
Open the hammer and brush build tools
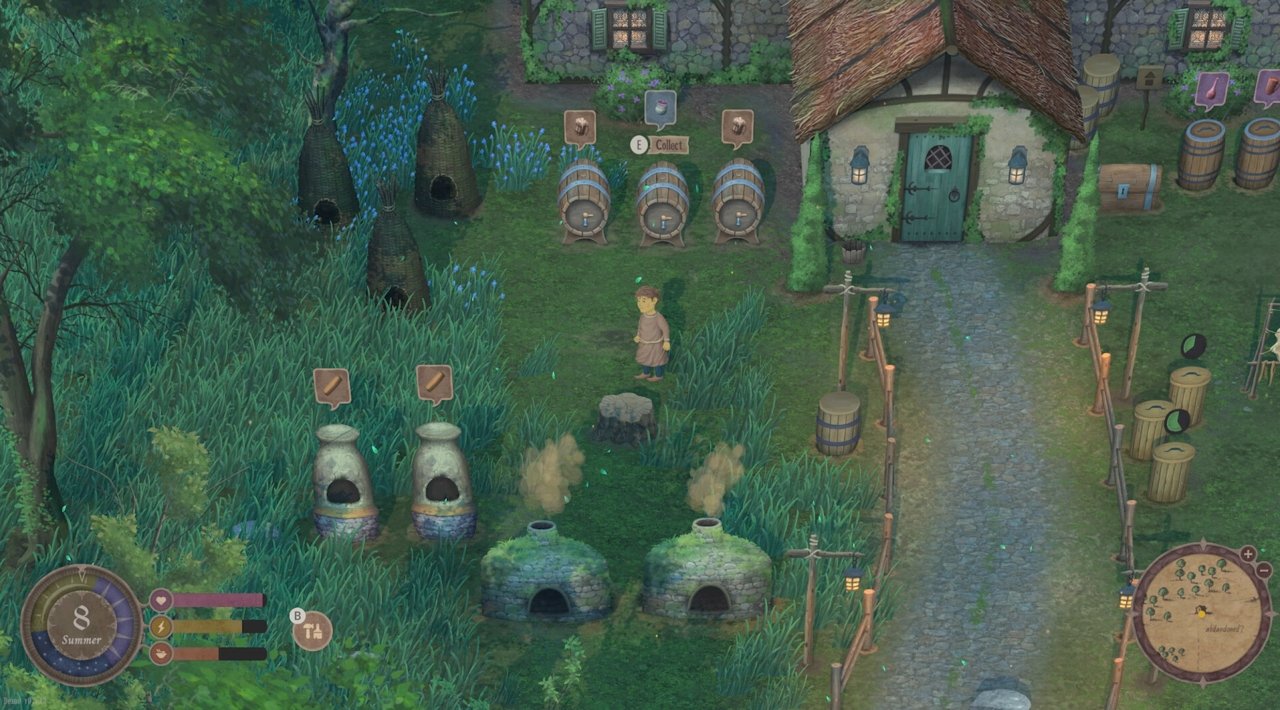coord(313,630)
